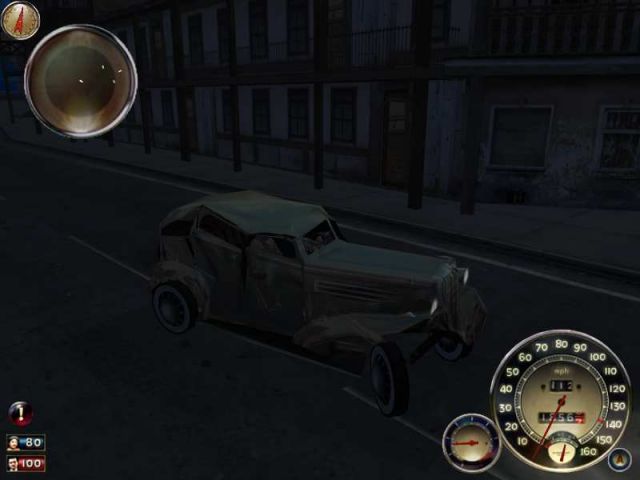Image resolution: width=640 pixels, height=480 pixels.
Task: Select the player portrait with red bar
Action: tap(25, 464)
